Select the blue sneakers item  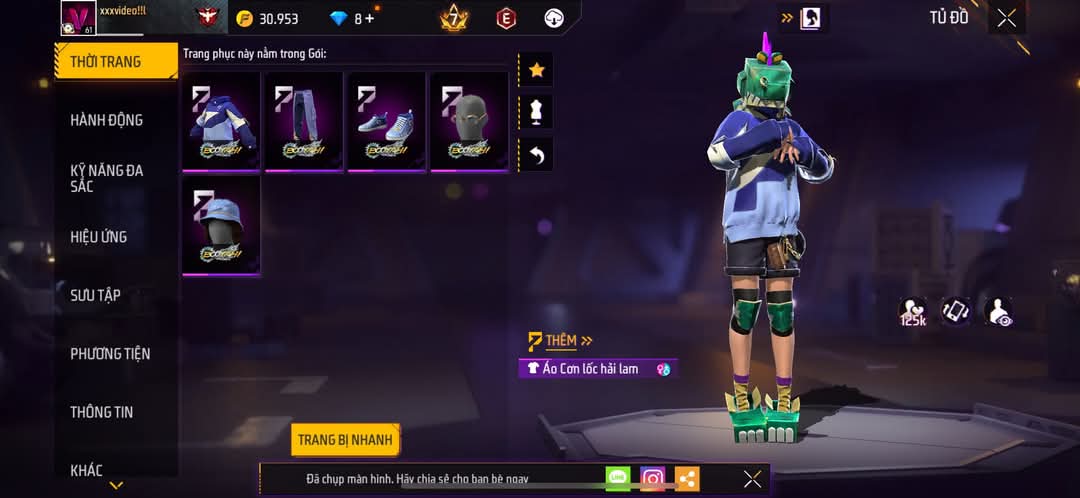(387, 122)
